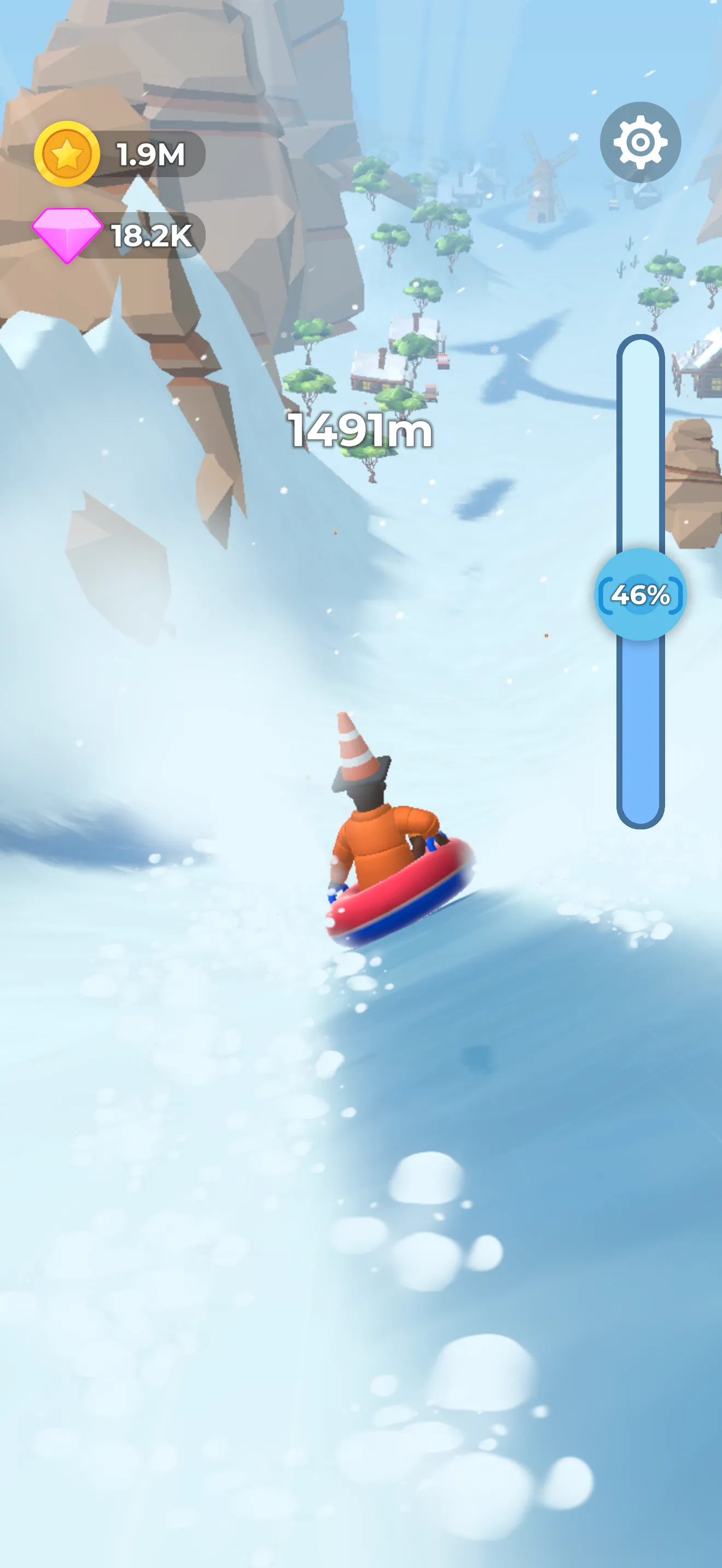This screenshot has height=1568, width=722.
Task: Open the settings gear menu
Action: click(x=640, y=142)
